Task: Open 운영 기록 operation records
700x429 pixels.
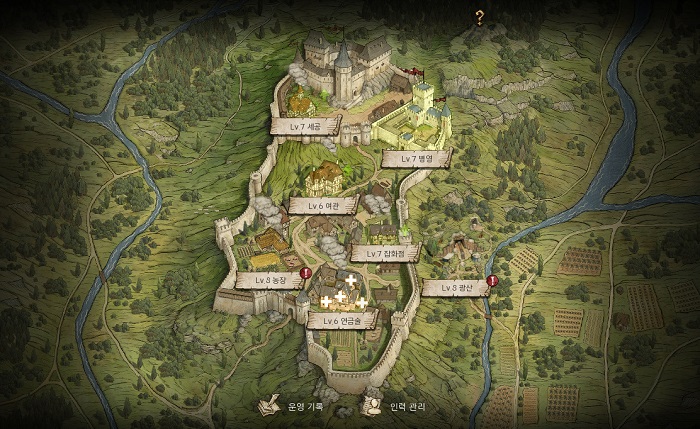Action: (298, 407)
